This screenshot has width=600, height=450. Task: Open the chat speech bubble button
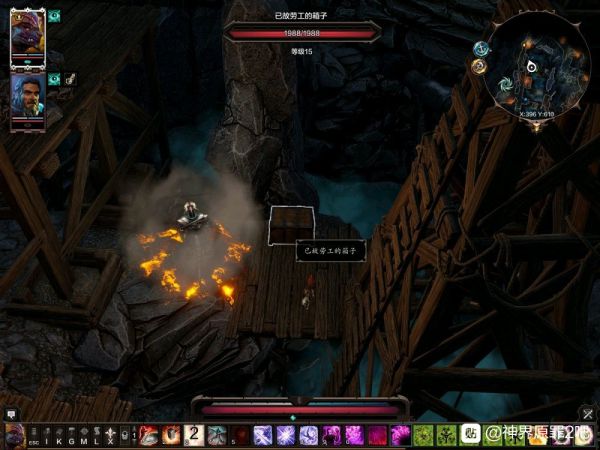point(11,413)
